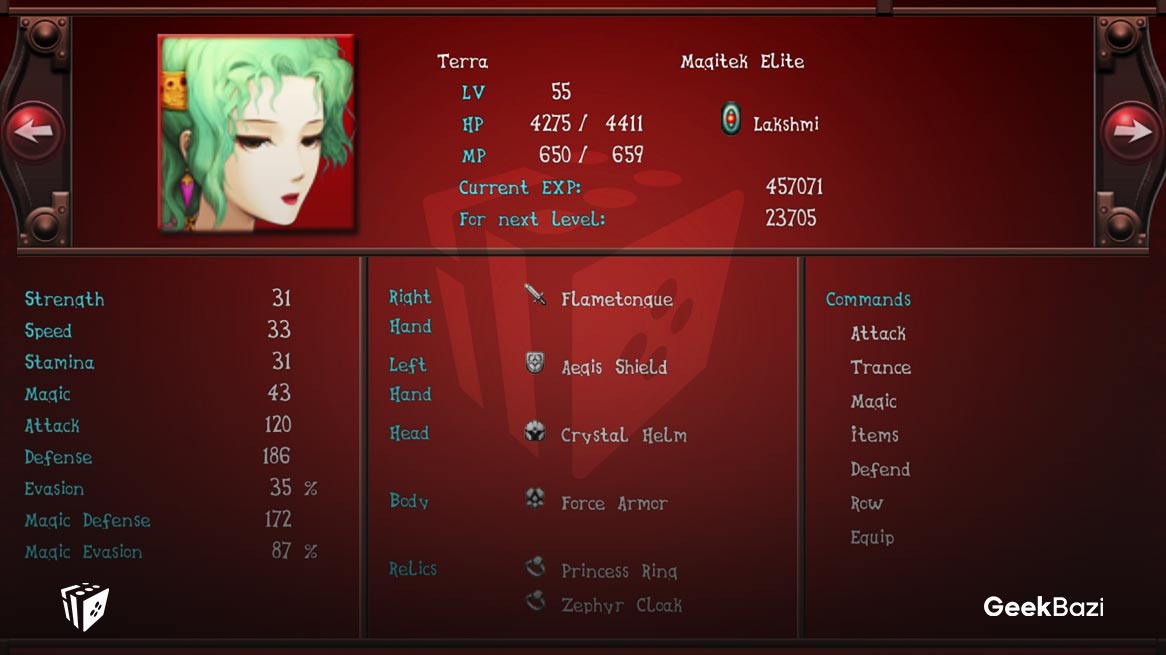Go to the next character with right arrow
This screenshot has height=655, width=1166.
click(x=1131, y=132)
